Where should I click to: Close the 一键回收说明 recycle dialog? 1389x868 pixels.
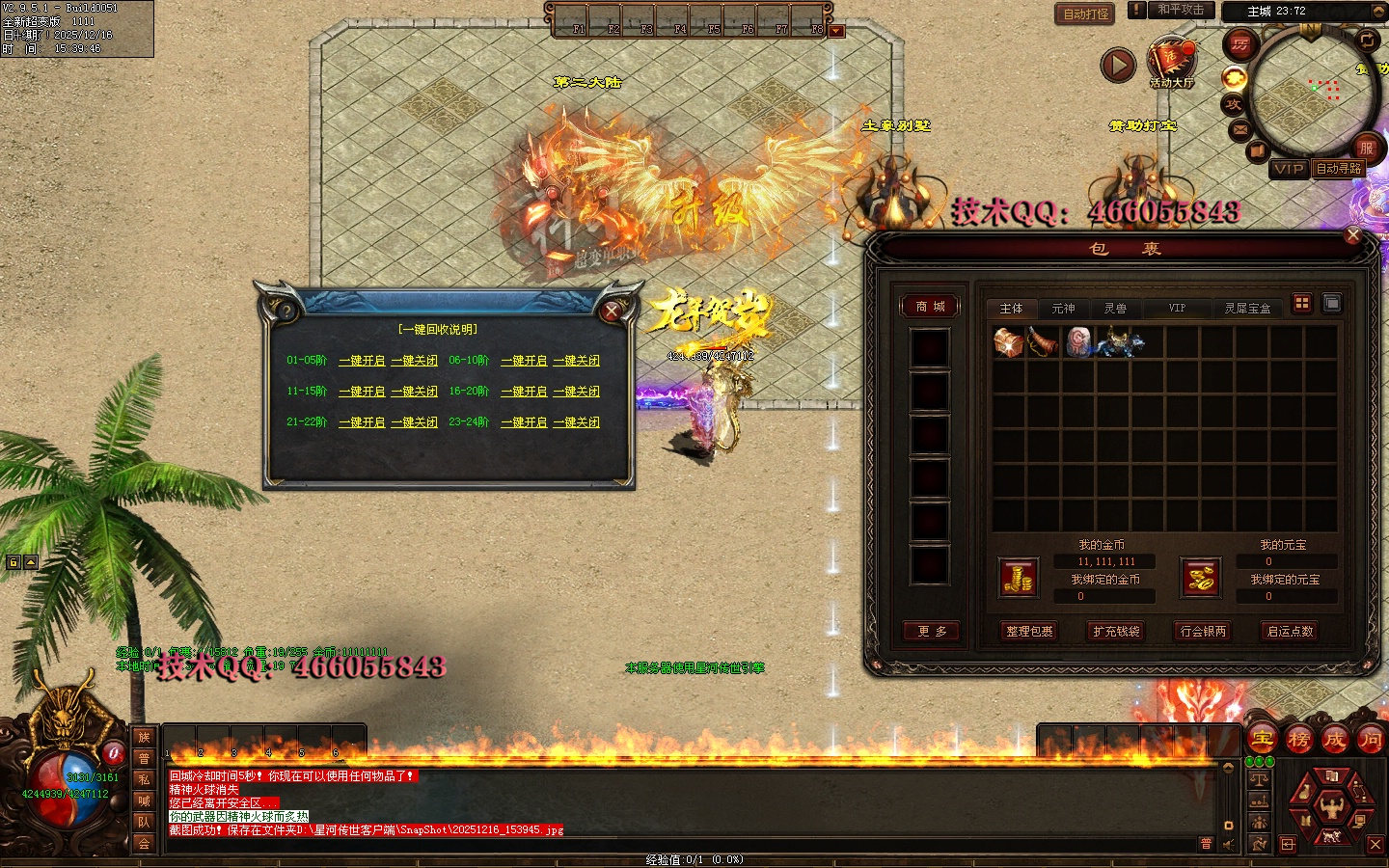(x=612, y=311)
